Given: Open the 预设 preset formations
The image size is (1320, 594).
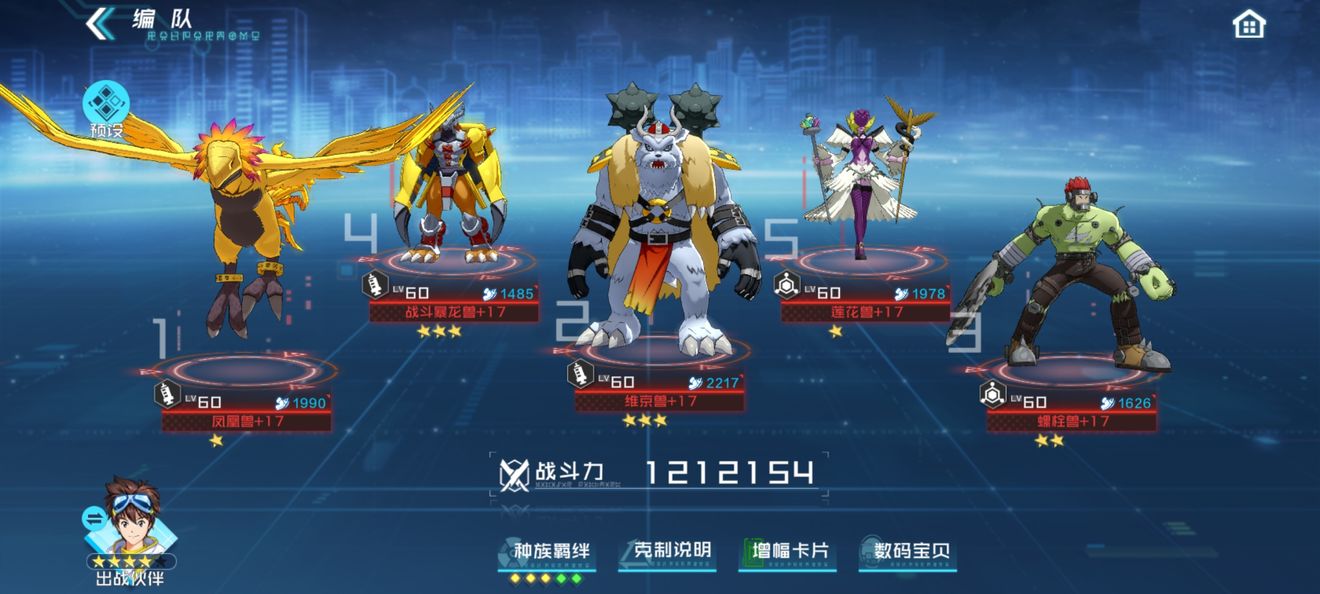Looking at the screenshot, I should (106, 108).
